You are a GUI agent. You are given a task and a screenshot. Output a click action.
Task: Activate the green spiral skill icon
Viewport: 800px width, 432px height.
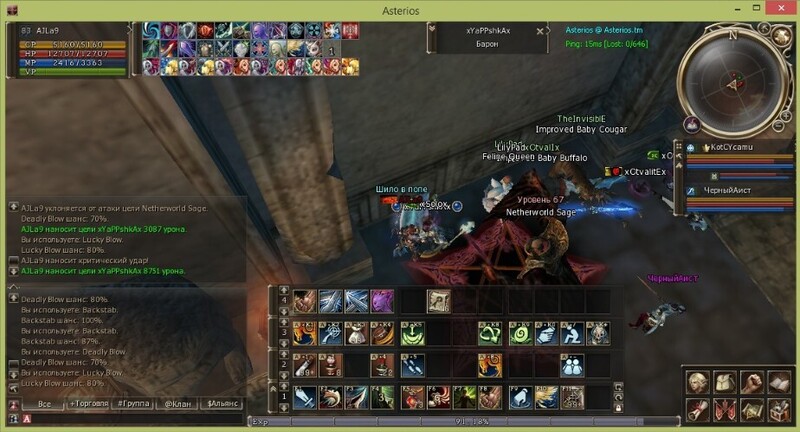[x=519, y=333]
